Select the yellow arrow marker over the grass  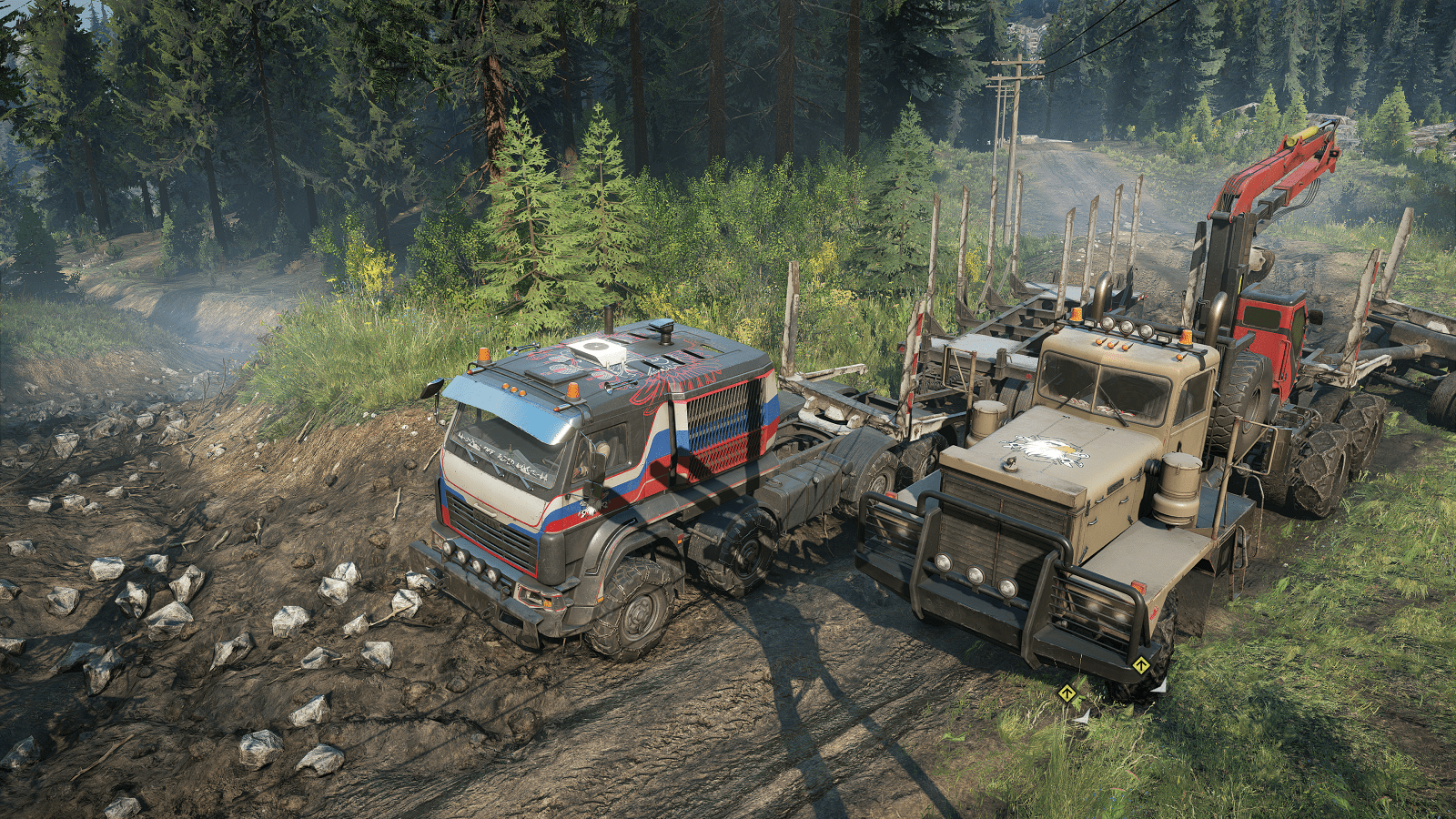point(1067,694)
